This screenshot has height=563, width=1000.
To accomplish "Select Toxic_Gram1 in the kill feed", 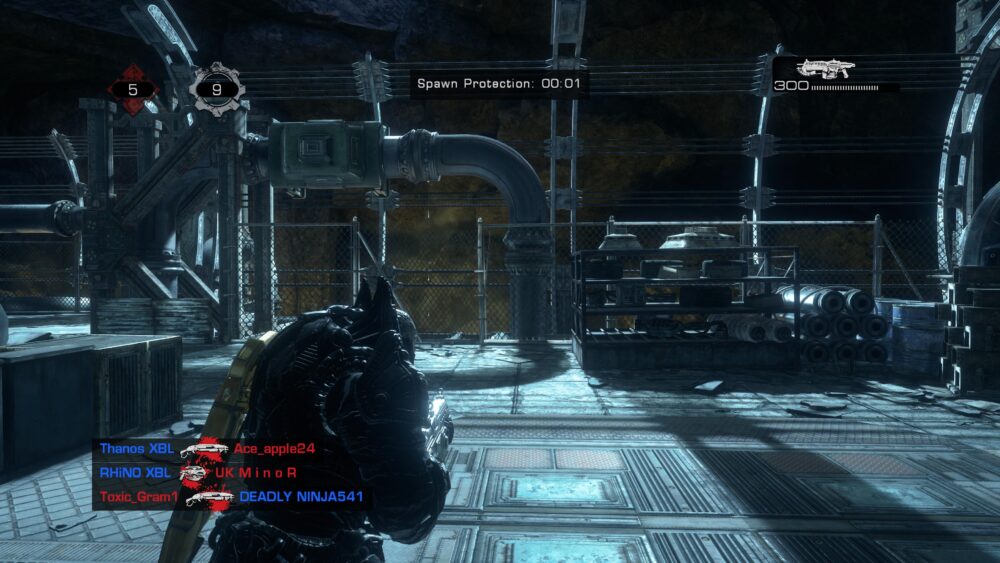I will pos(138,496).
